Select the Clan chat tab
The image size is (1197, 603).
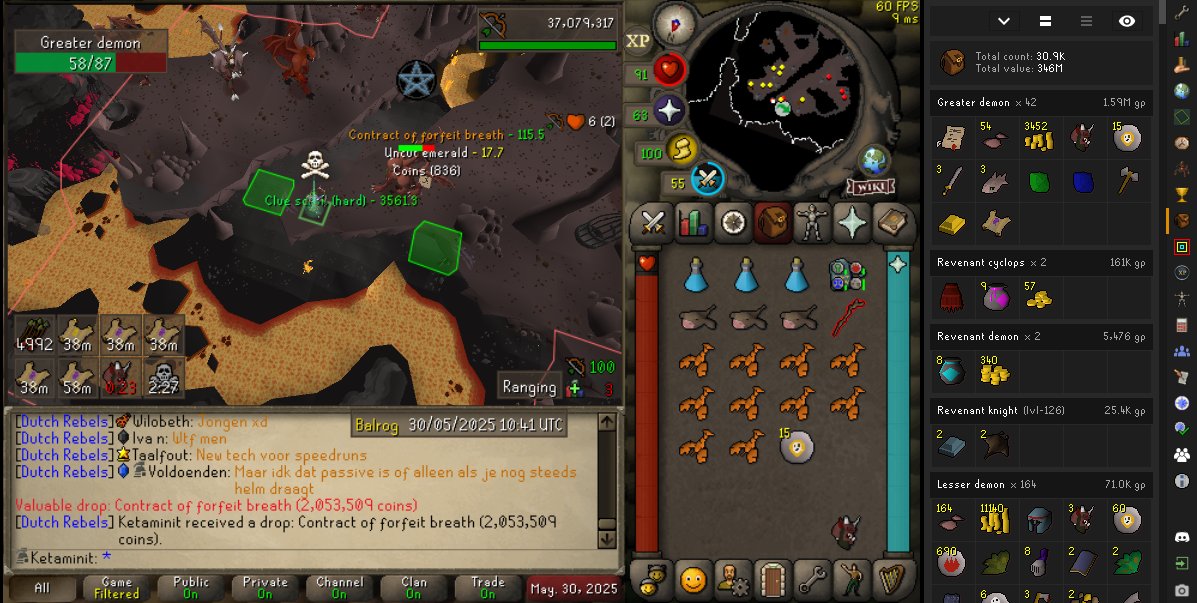tap(414, 588)
